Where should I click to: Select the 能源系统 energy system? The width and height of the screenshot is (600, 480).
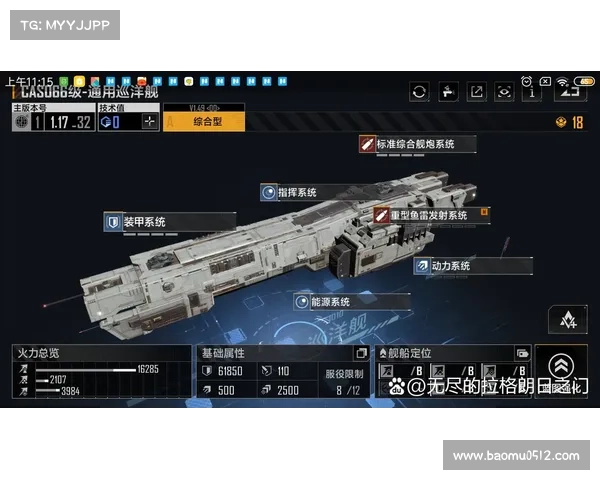327,301
